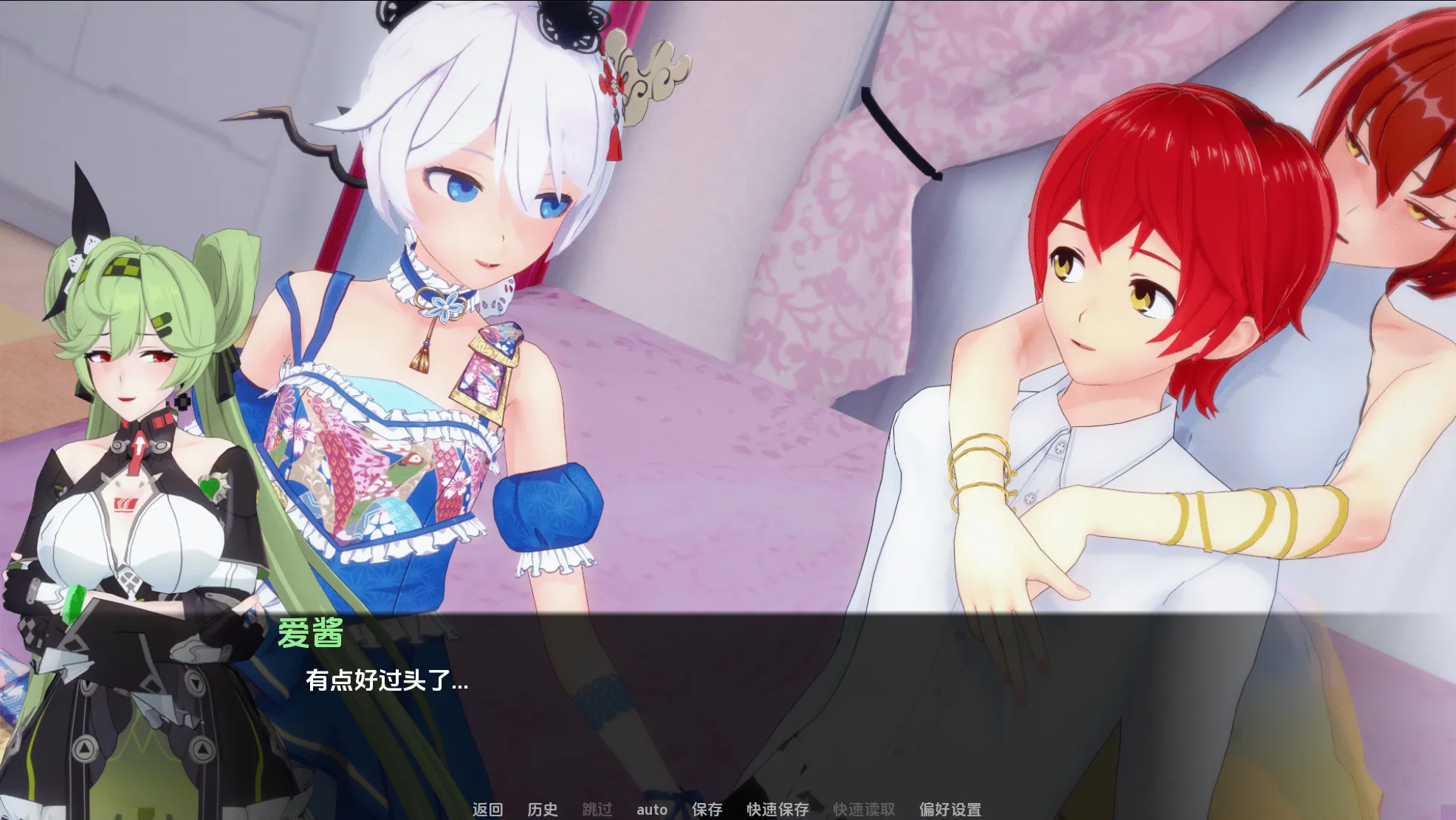Enable 跳过 skip mode

(x=597, y=809)
